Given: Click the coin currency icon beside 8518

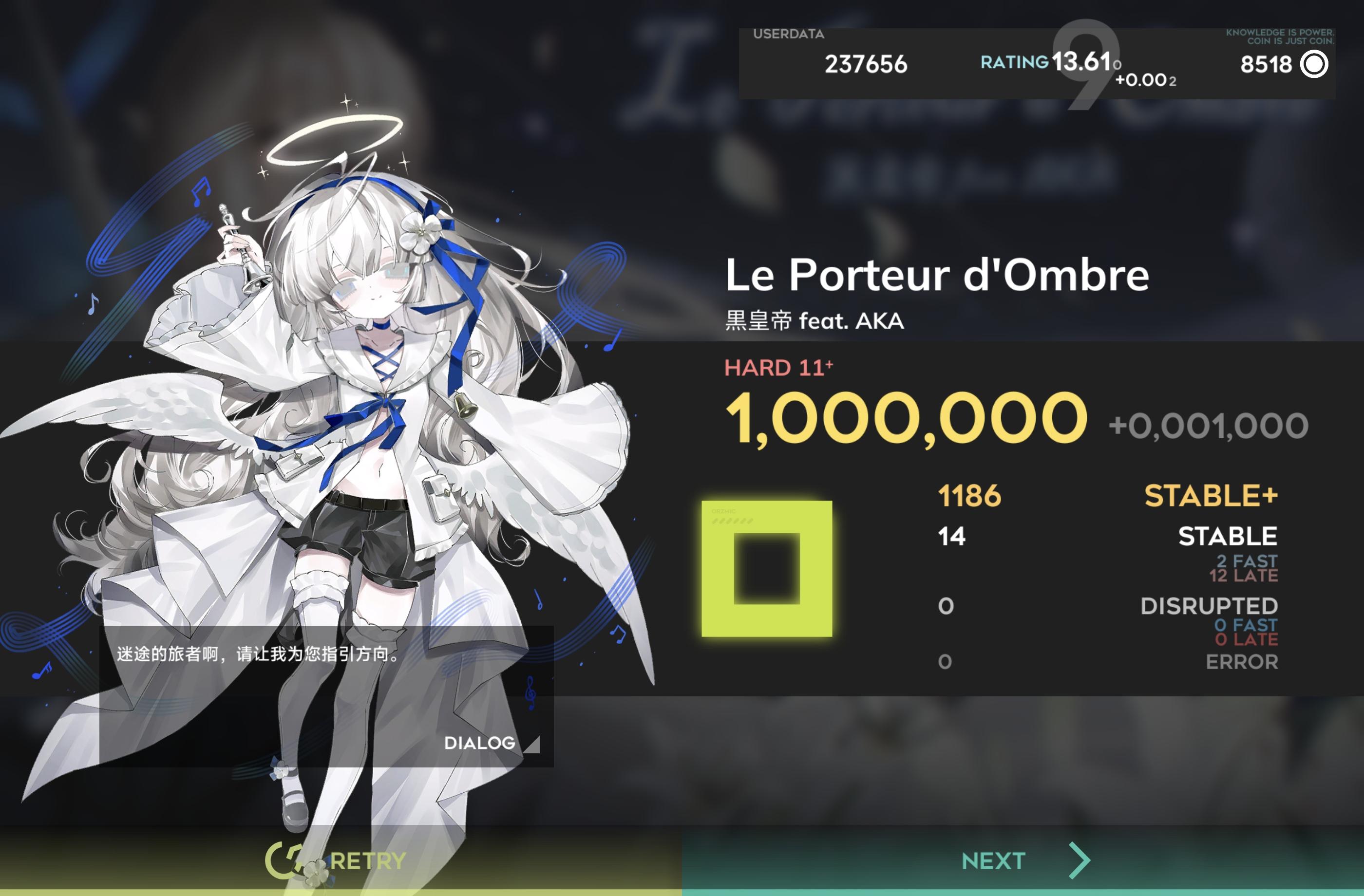Looking at the screenshot, I should (1312, 65).
